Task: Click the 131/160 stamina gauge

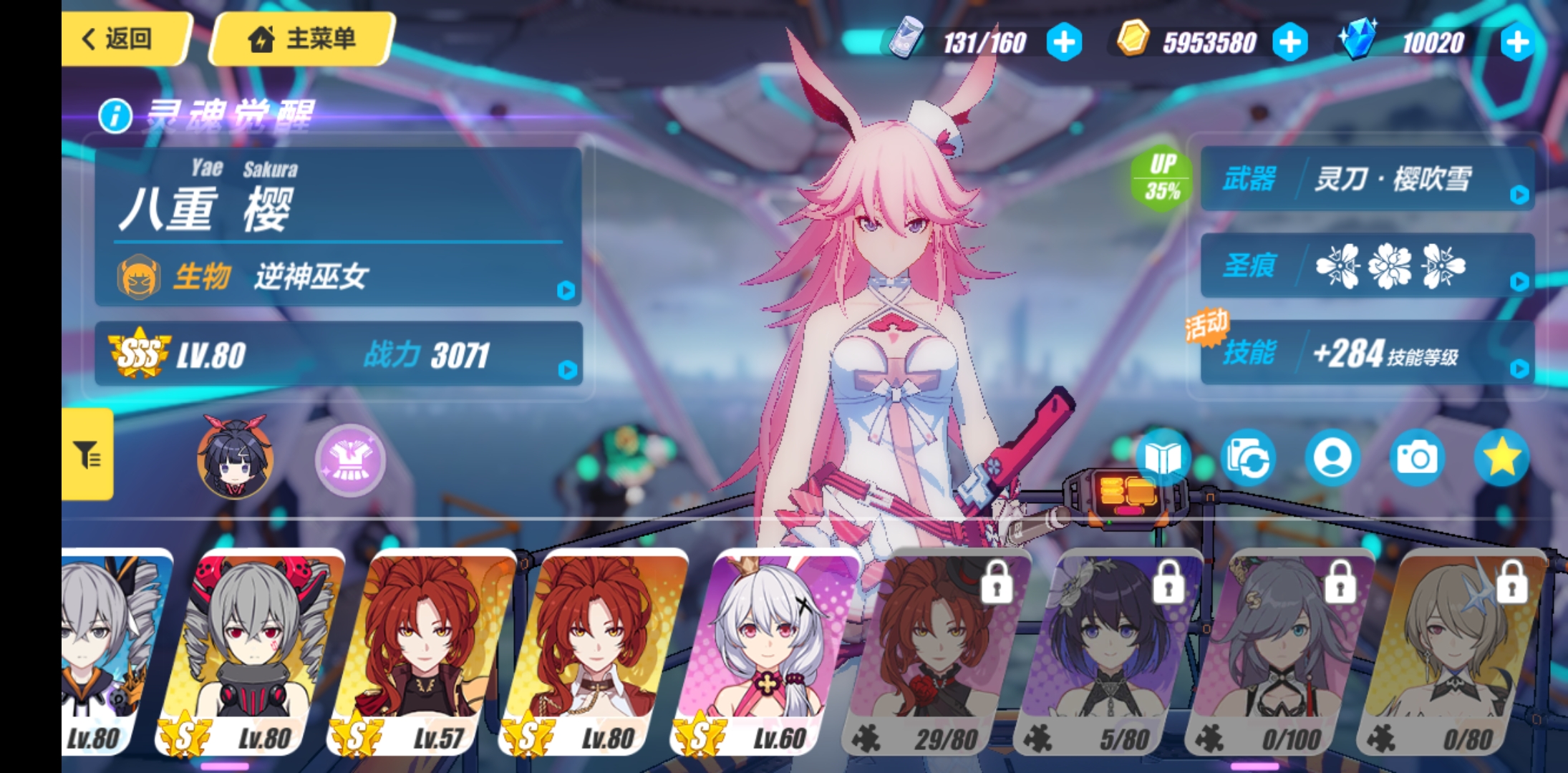Action: (x=984, y=42)
